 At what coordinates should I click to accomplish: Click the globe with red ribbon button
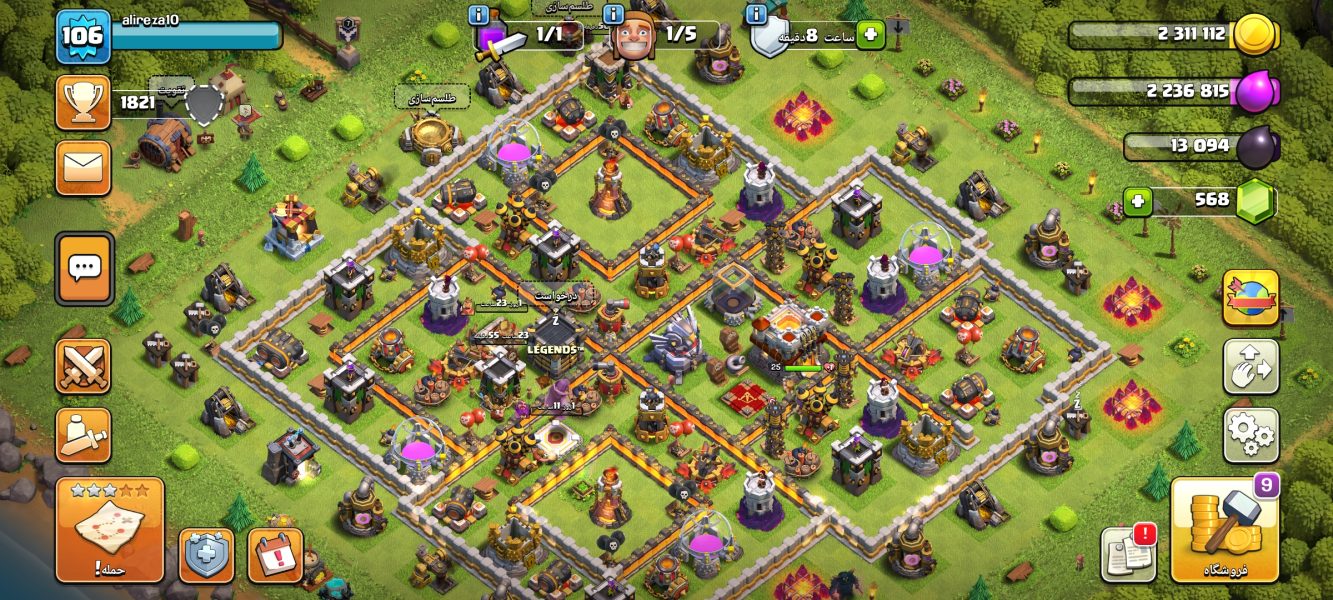(x=1250, y=298)
